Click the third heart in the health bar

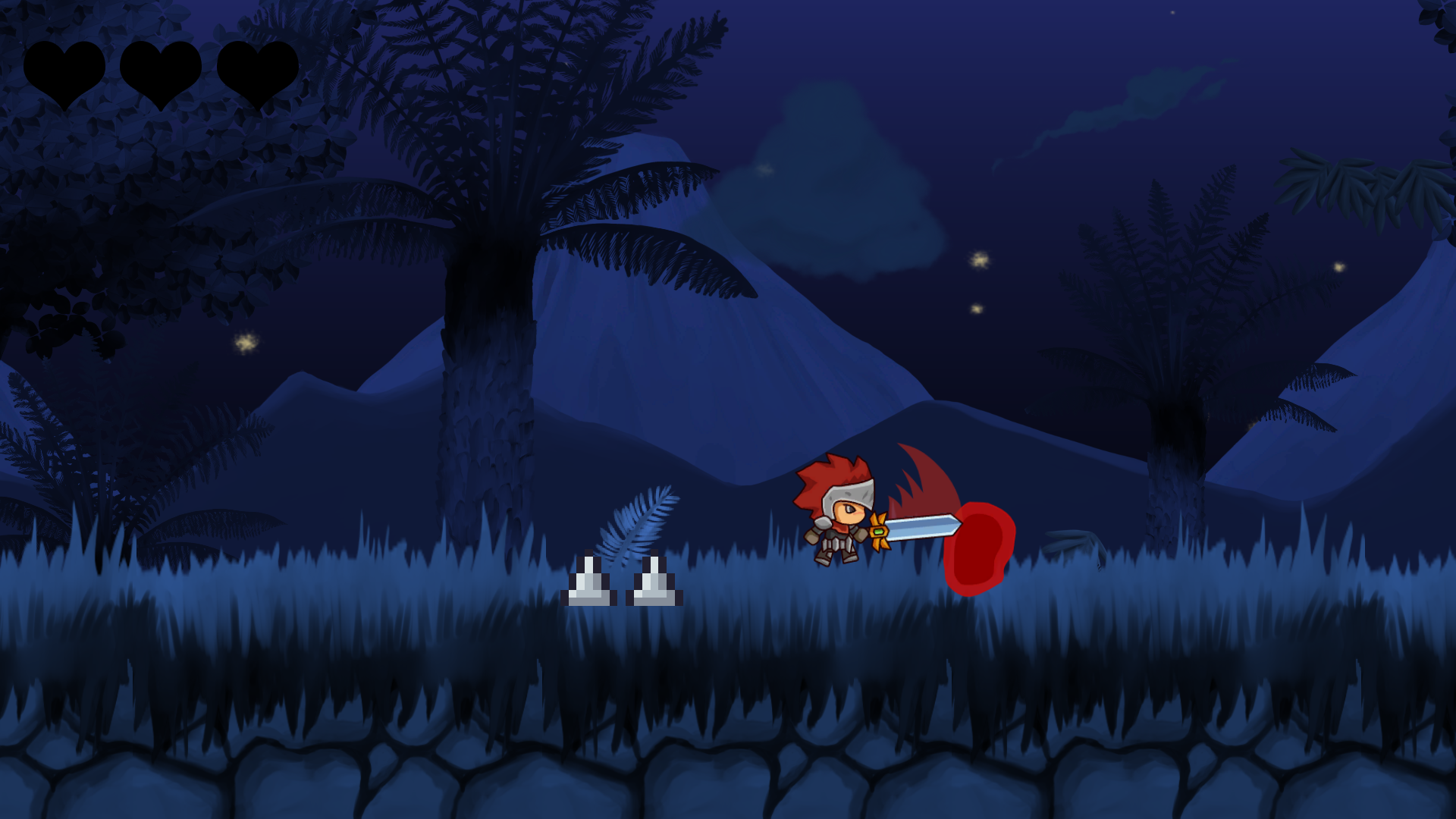(258, 72)
